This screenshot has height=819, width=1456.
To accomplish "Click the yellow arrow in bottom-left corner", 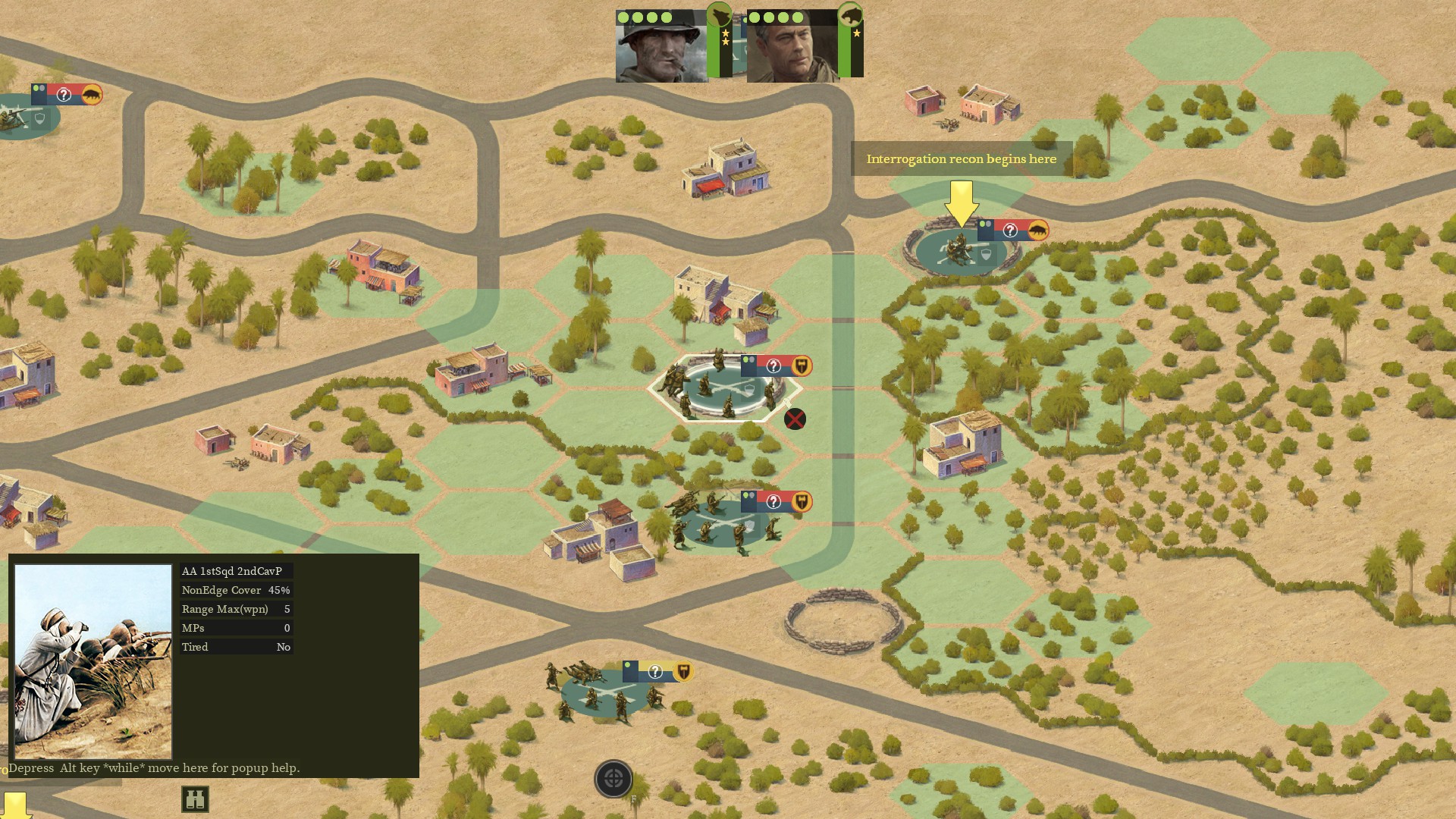I will 15,805.
